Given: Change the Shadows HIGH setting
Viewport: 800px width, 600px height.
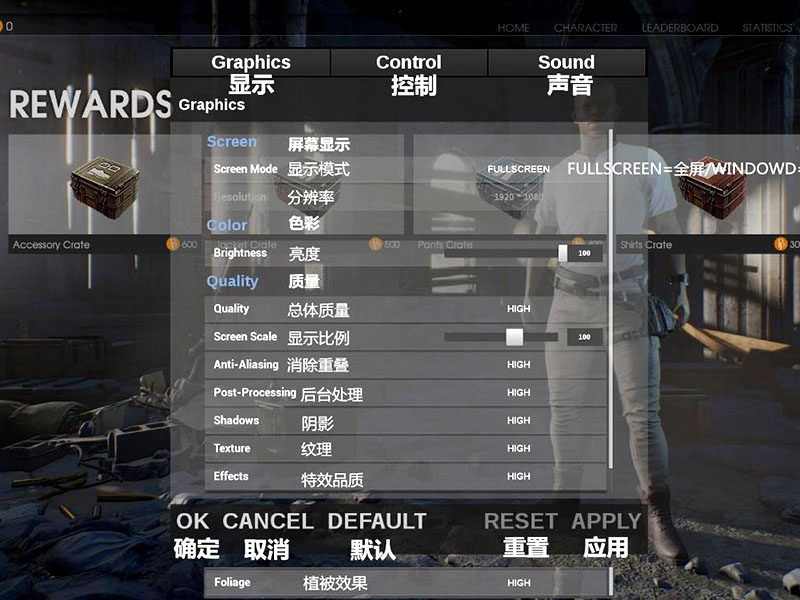Looking at the screenshot, I should pyautogui.click(x=518, y=421).
